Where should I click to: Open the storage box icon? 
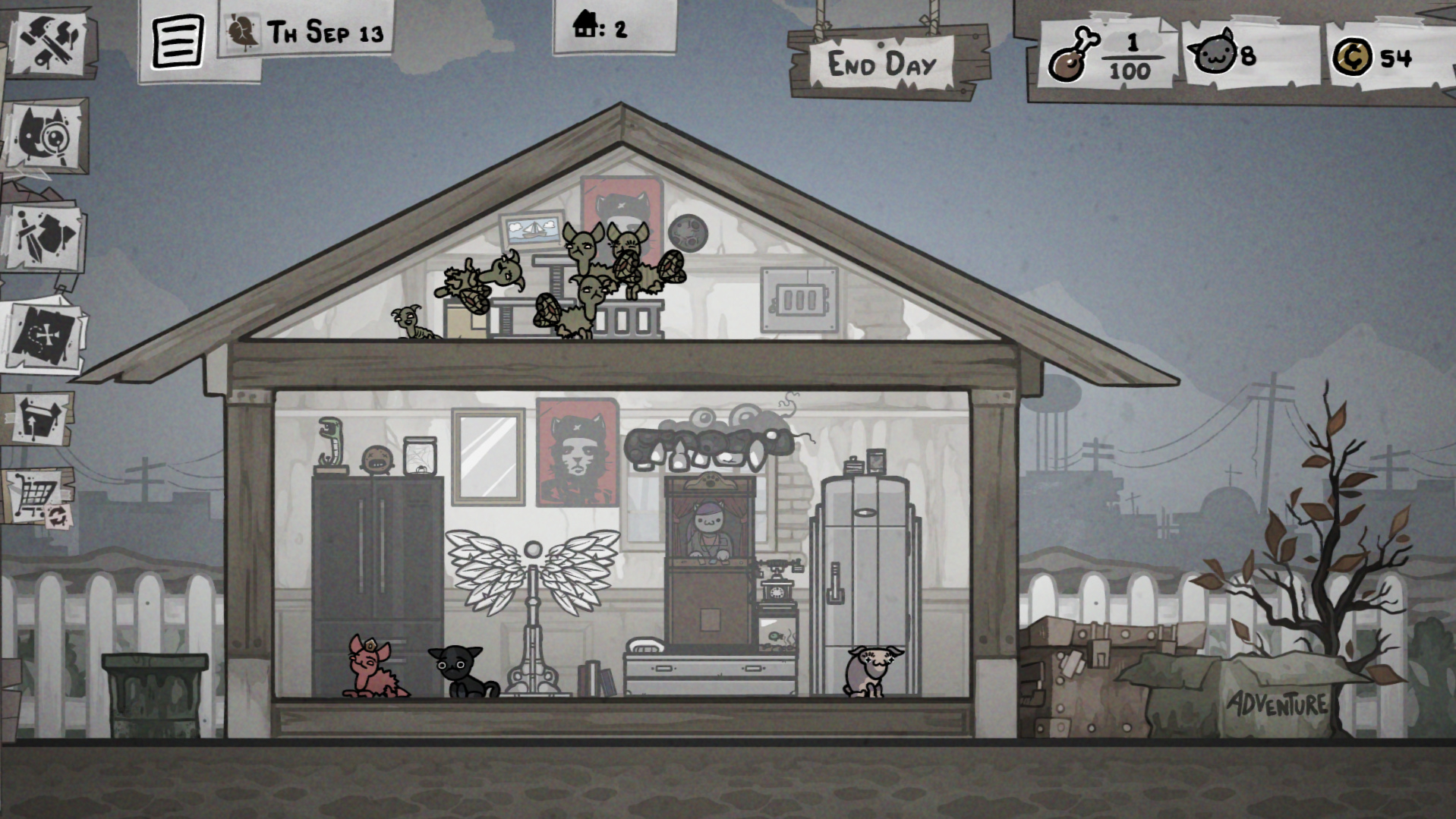coord(40,417)
